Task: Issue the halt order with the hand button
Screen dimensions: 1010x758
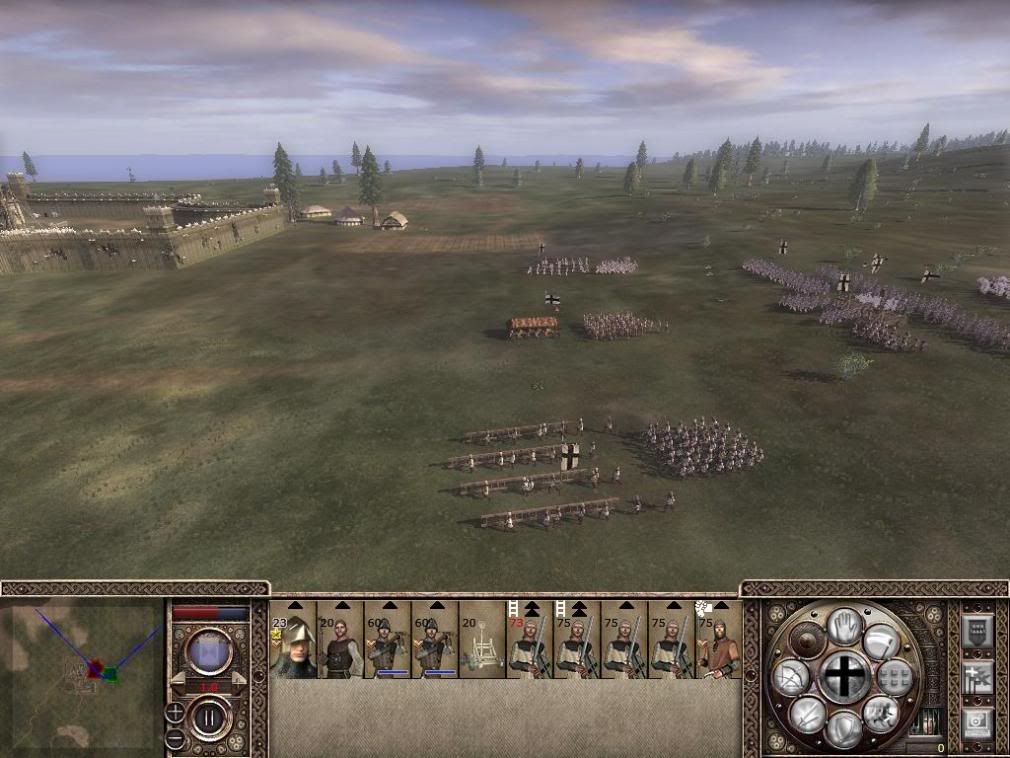Action: pyautogui.click(x=845, y=625)
